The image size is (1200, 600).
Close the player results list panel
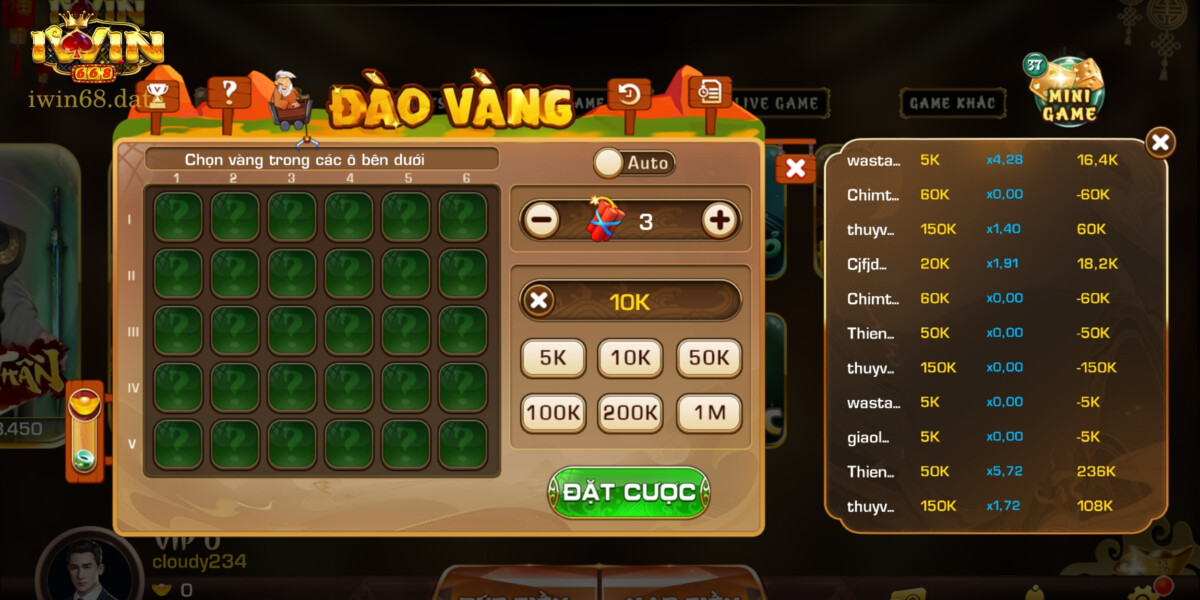[1159, 143]
